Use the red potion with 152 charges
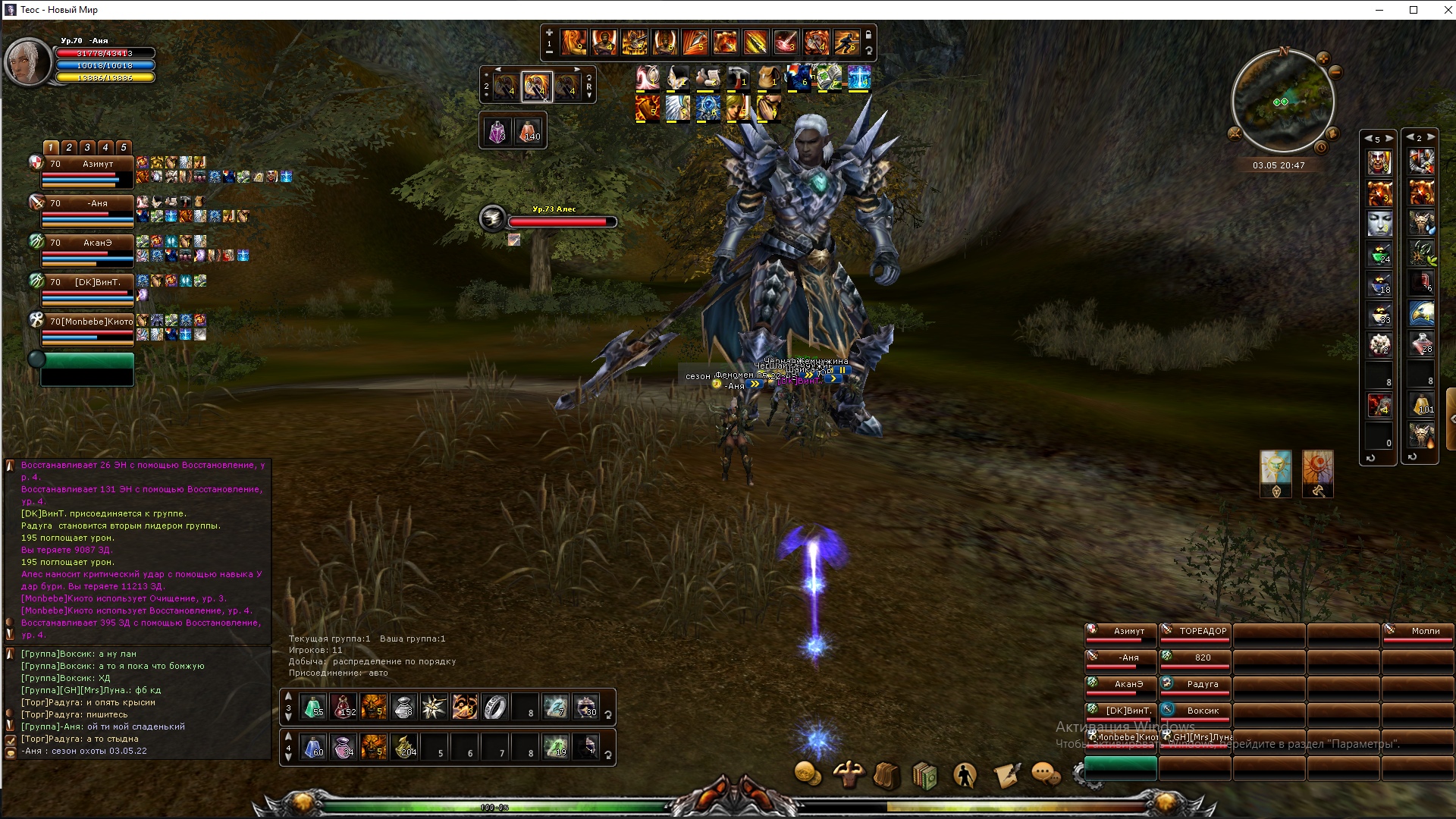This screenshot has height=819, width=1456. (344, 707)
